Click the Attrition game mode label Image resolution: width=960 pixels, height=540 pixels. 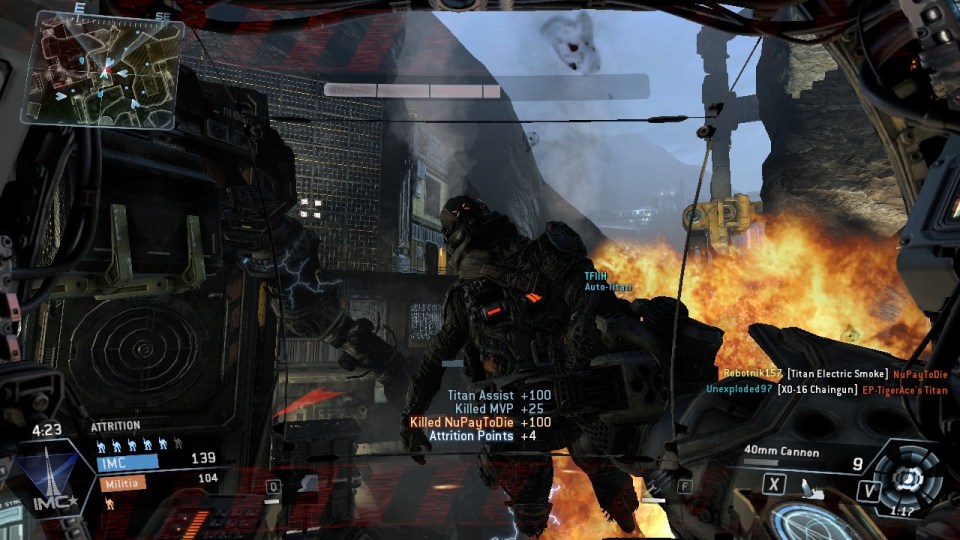(116, 426)
